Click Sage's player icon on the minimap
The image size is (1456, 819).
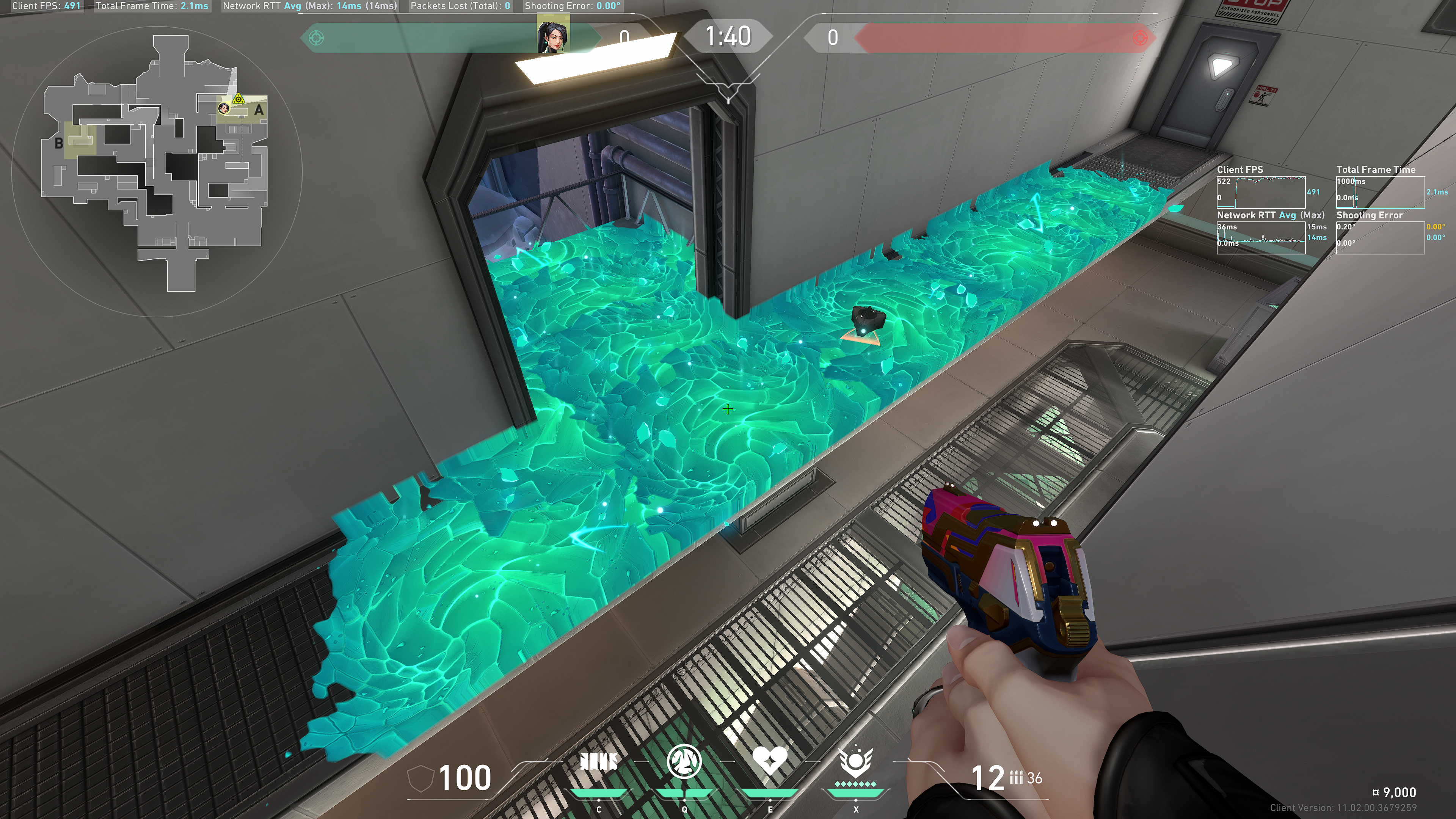coord(224,108)
